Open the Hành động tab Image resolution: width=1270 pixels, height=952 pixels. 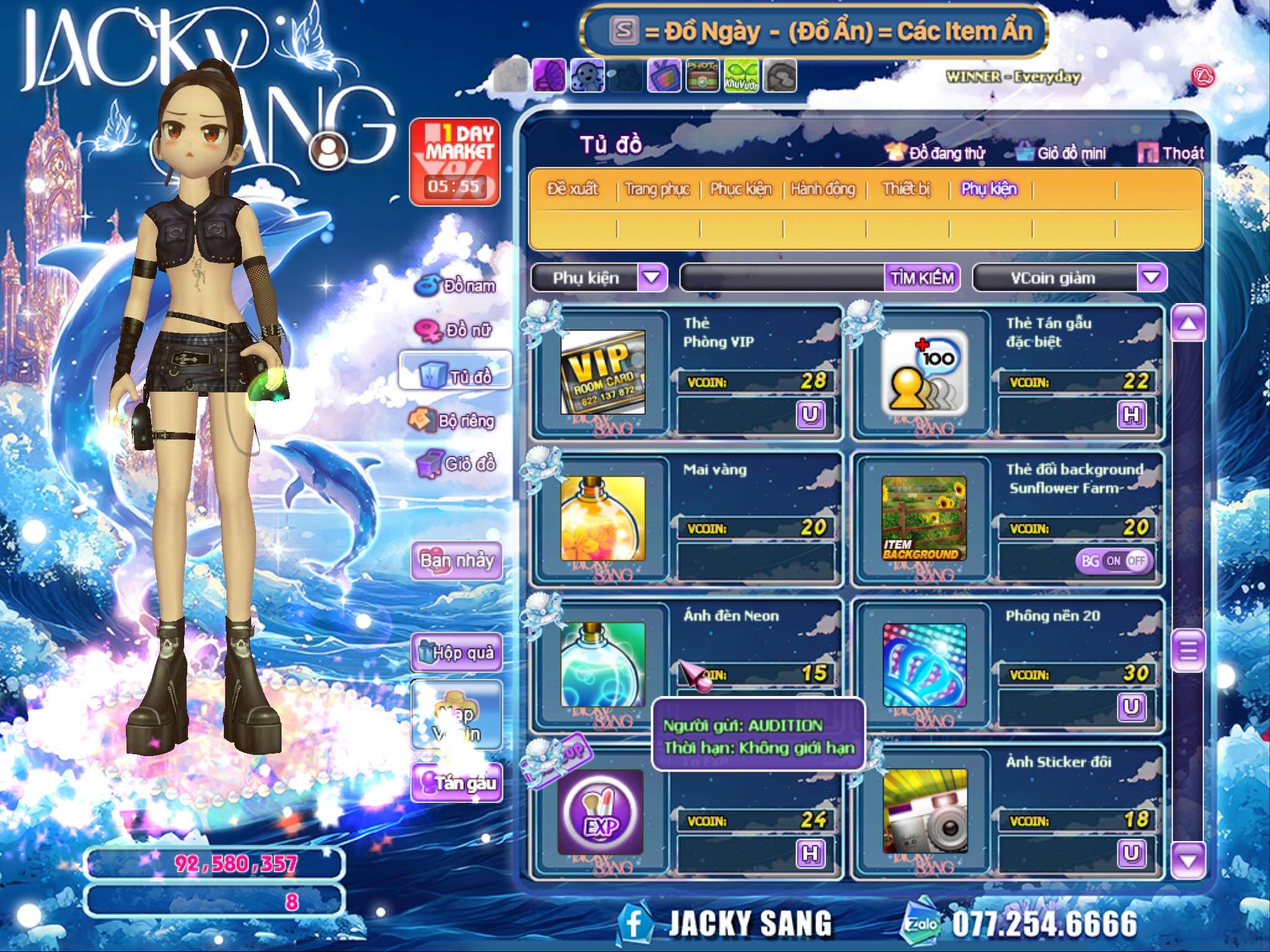822,189
